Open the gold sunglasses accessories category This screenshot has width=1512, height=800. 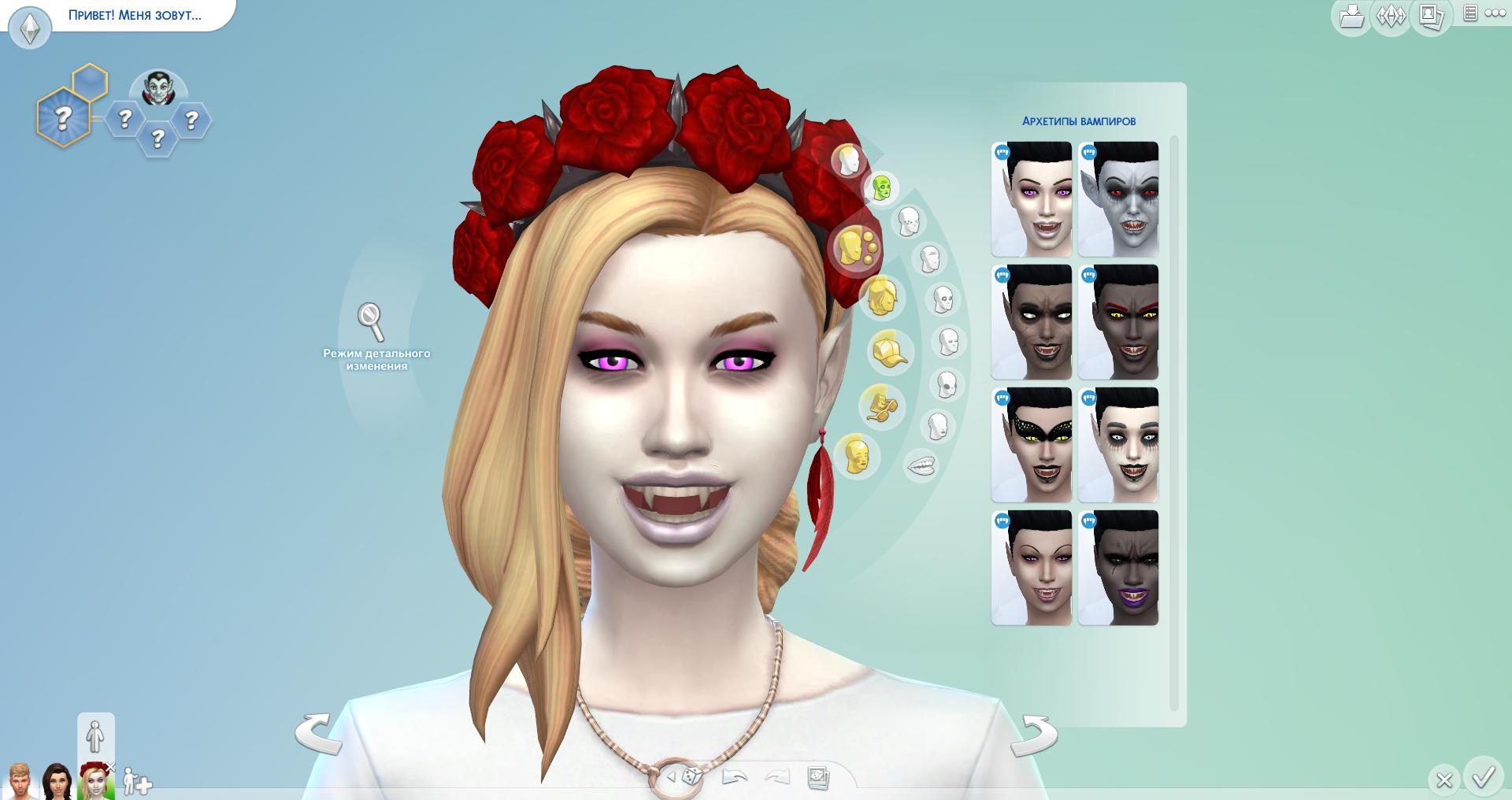[x=881, y=407]
